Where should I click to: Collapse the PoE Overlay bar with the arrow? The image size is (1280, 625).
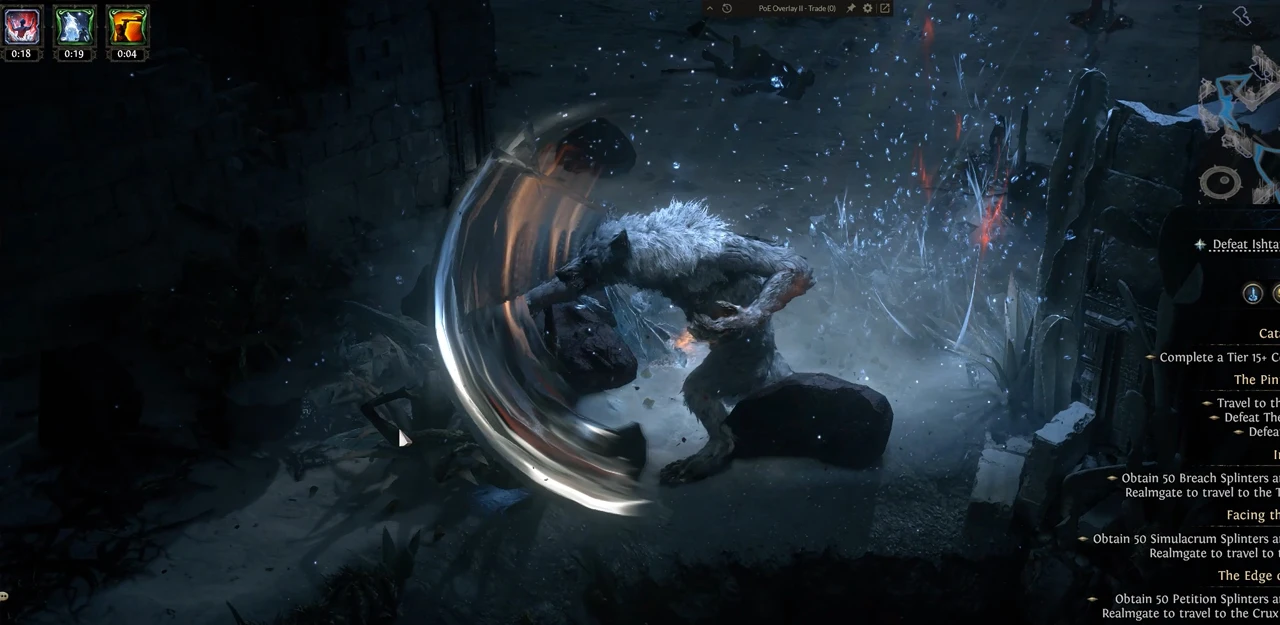(710, 8)
